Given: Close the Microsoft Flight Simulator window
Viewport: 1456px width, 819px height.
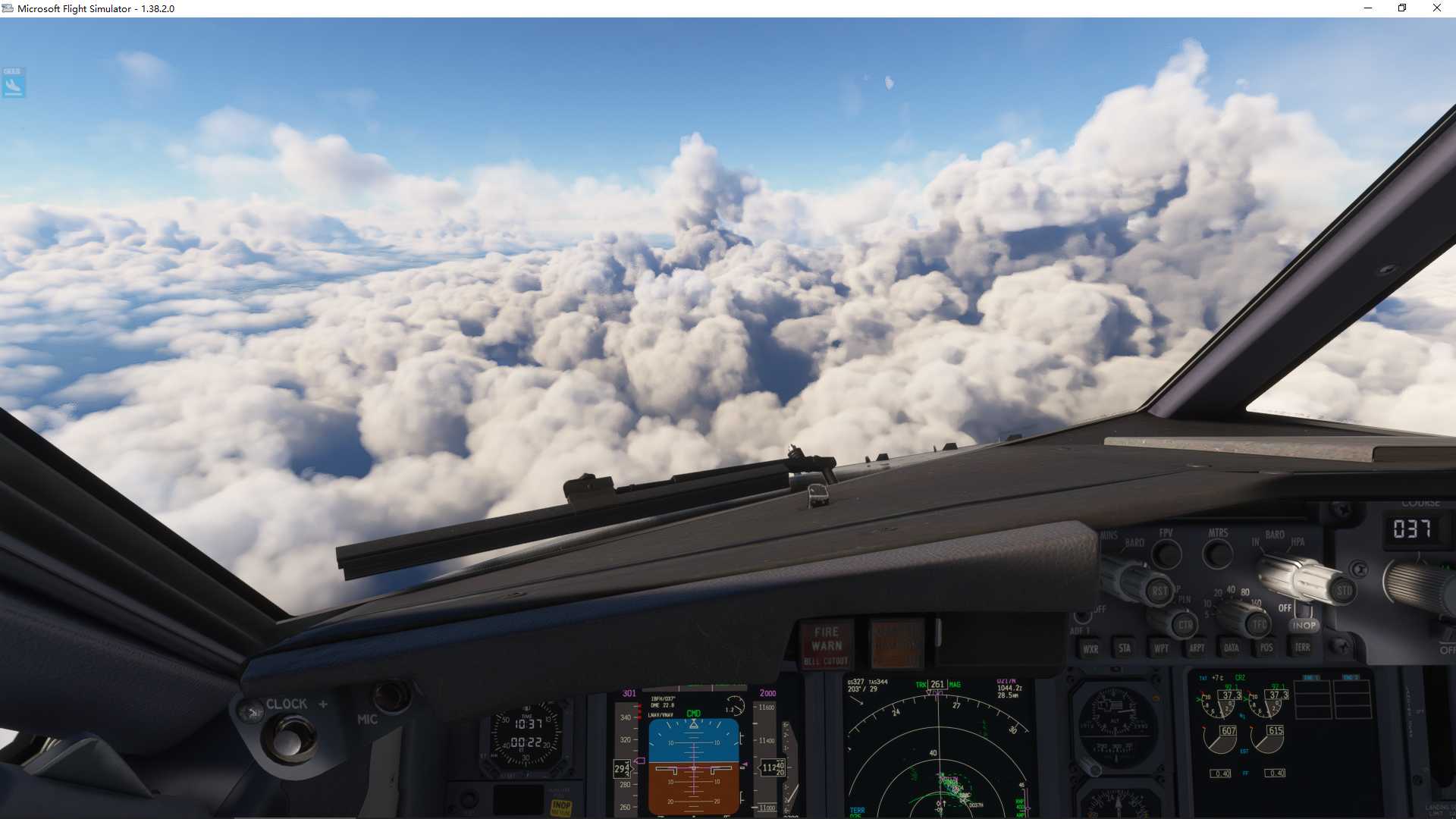Looking at the screenshot, I should pyautogui.click(x=1436, y=8).
